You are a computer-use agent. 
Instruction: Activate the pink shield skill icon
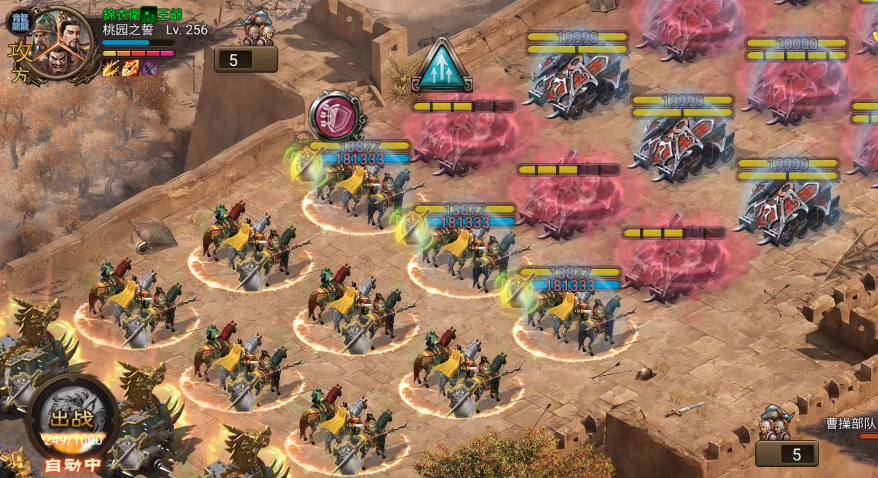point(329,114)
